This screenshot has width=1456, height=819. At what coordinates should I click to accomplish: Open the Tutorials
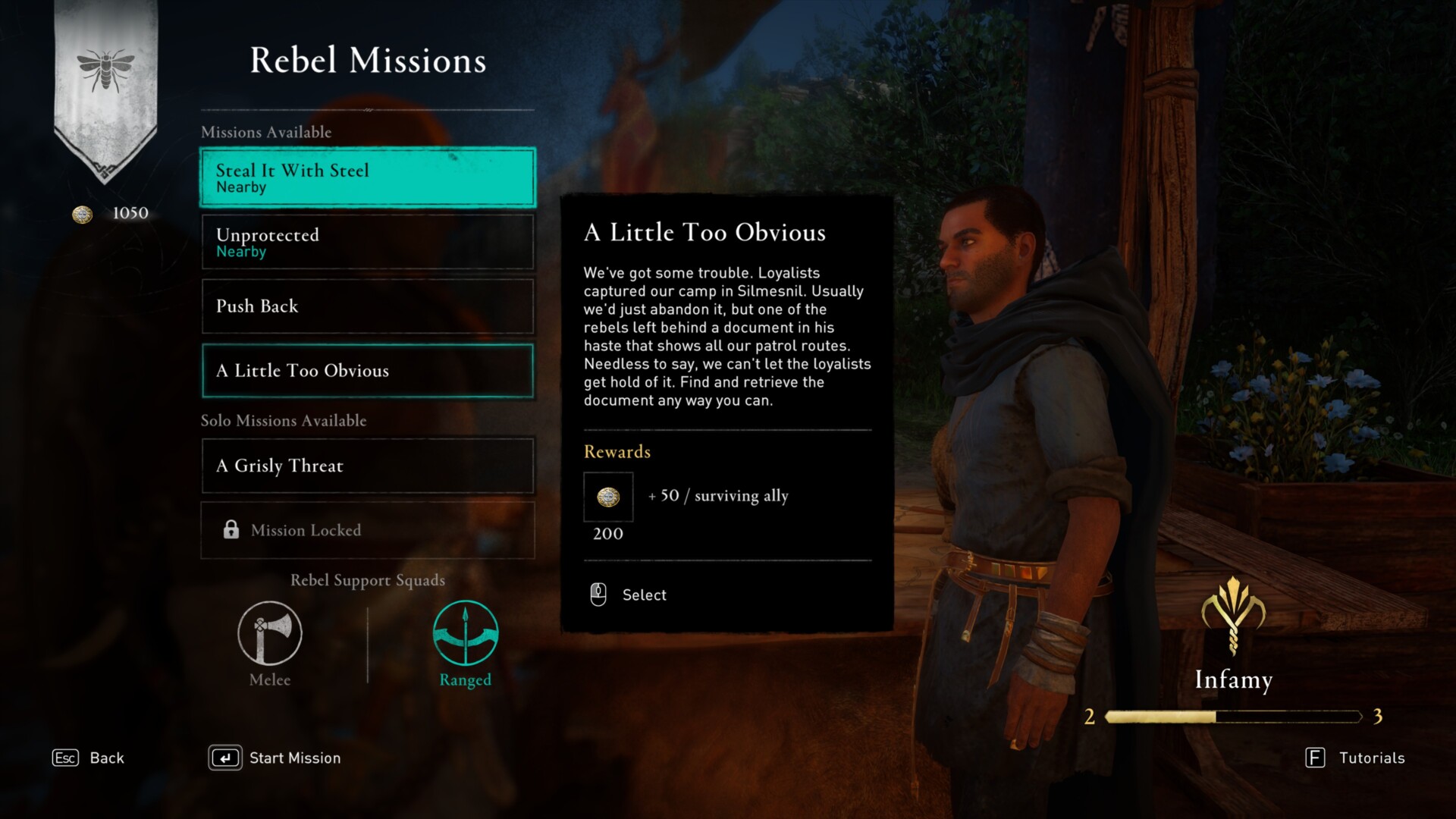tap(1355, 758)
